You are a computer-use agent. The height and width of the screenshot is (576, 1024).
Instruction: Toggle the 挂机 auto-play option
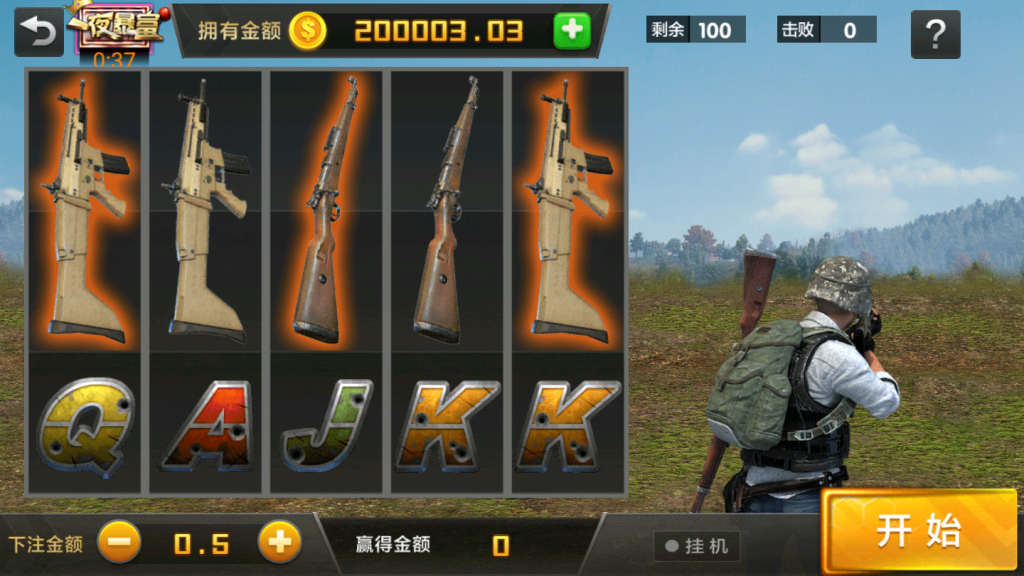point(696,546)
